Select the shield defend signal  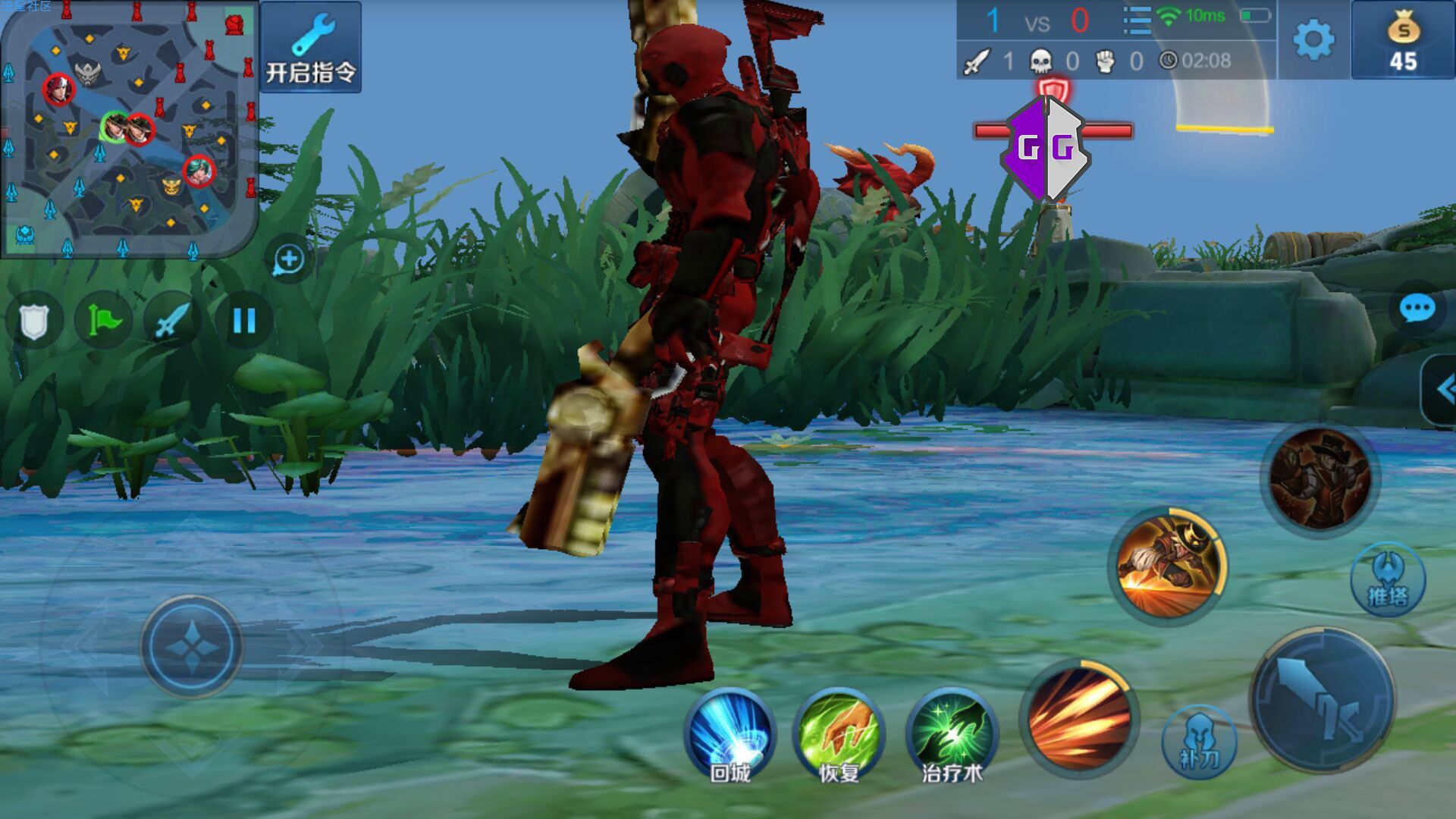tap(34, 321)
